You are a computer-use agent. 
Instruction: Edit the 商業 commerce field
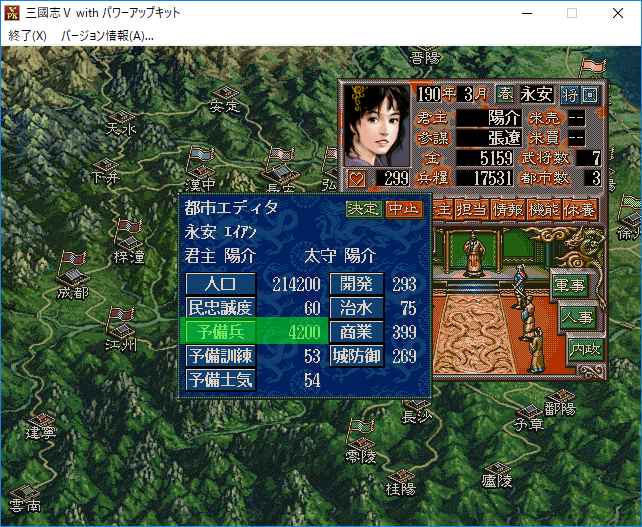coord(356,332)
